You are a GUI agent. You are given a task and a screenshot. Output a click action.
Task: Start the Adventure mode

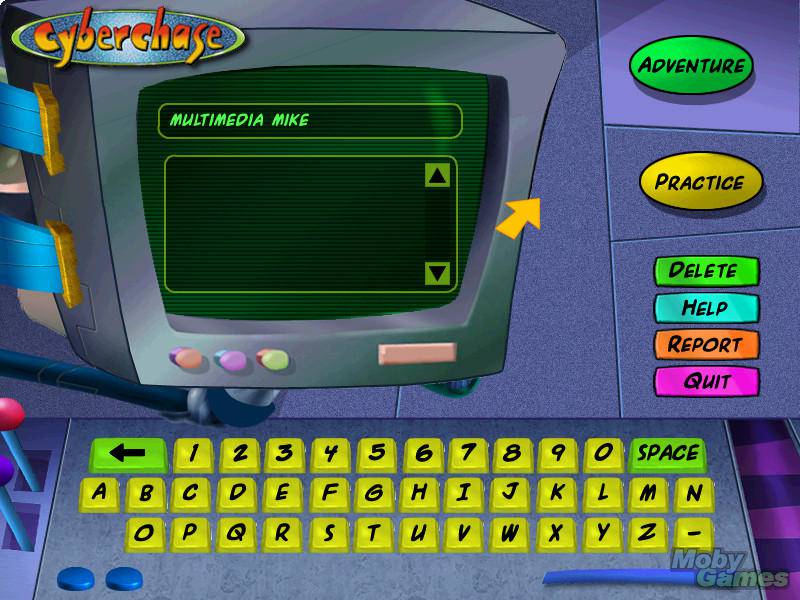(691, 66)
